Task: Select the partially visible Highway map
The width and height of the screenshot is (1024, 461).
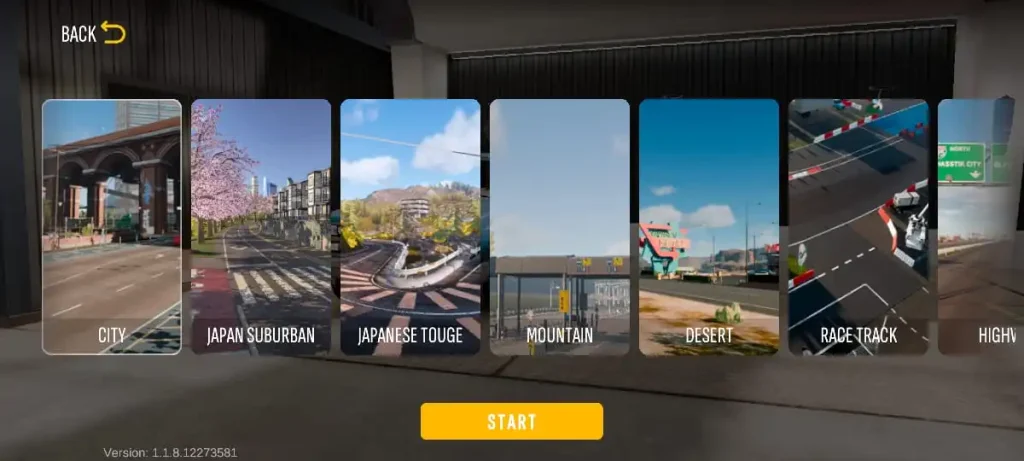Action: tap(982, 227)
